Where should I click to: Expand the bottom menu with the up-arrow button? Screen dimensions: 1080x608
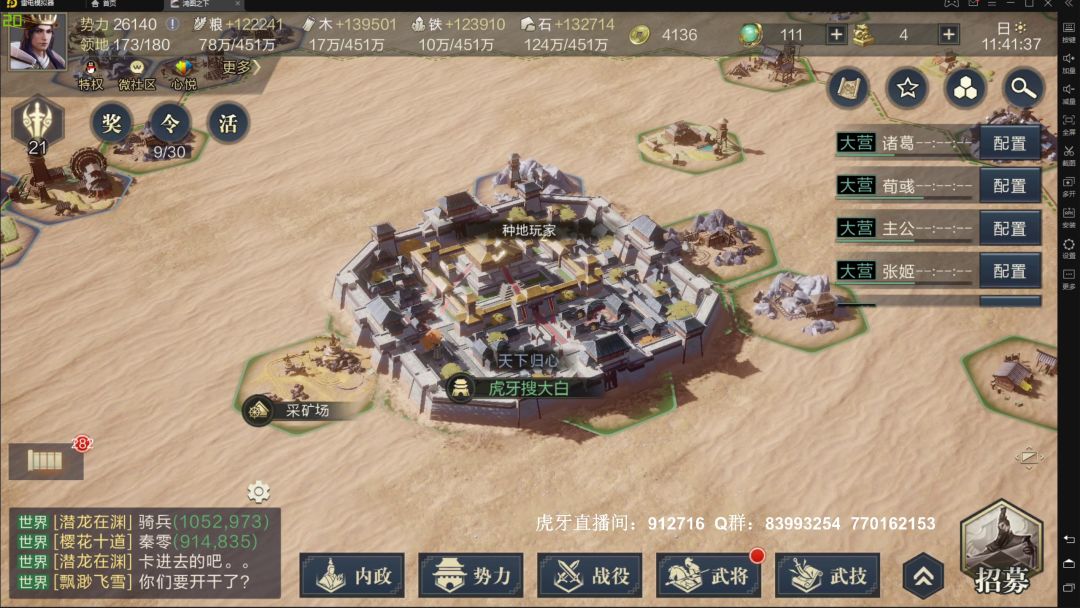tap(923, 576)
